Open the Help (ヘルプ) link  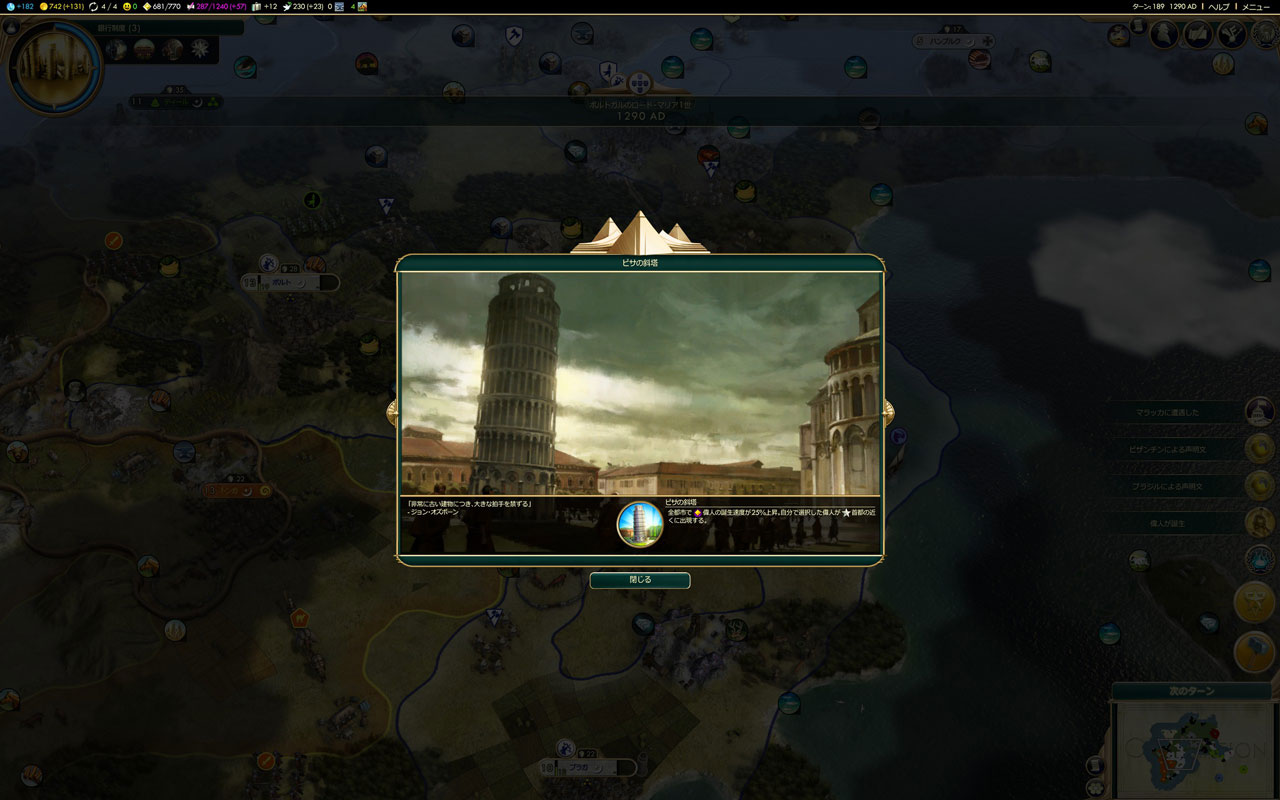point(1219,6)
